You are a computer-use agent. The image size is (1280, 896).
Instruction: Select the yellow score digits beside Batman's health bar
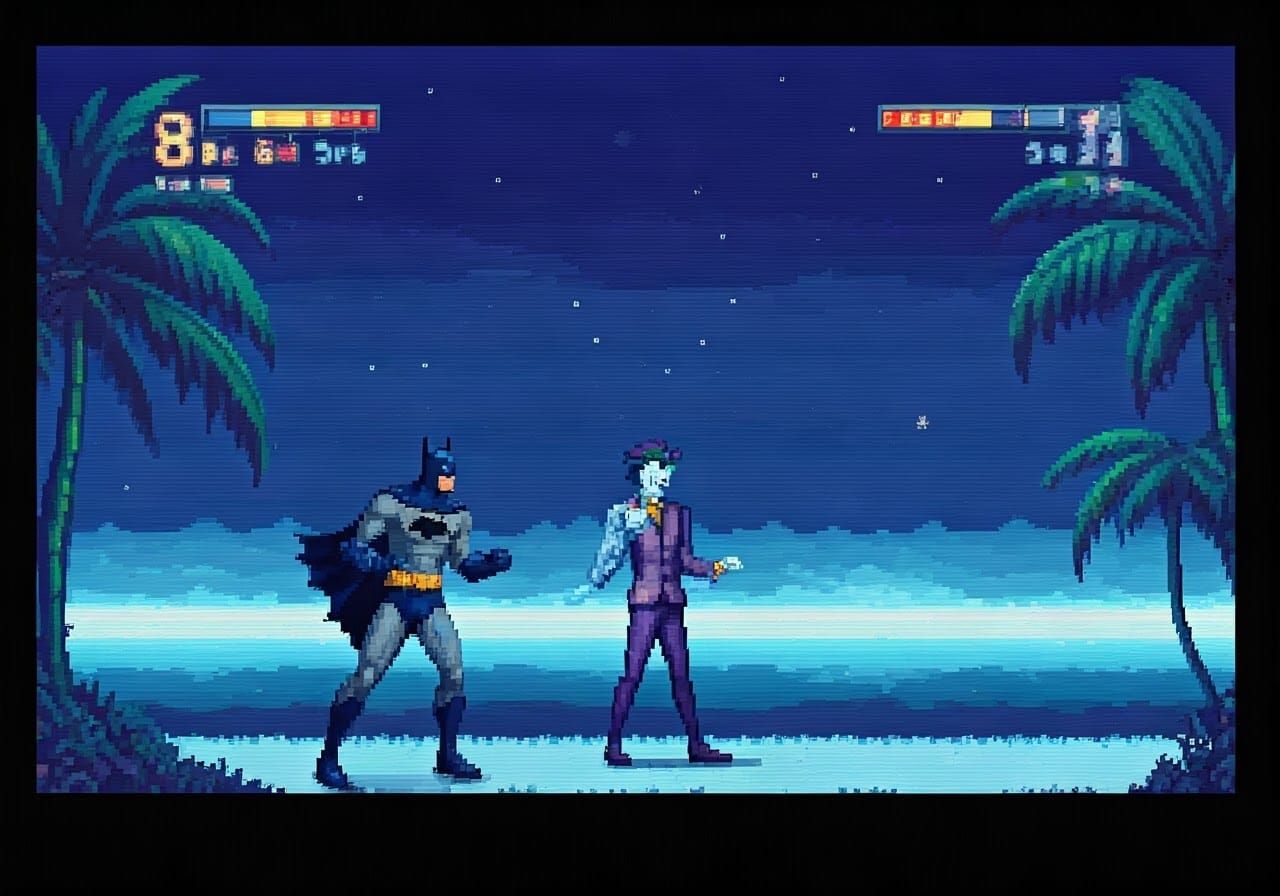coord(210,152)
